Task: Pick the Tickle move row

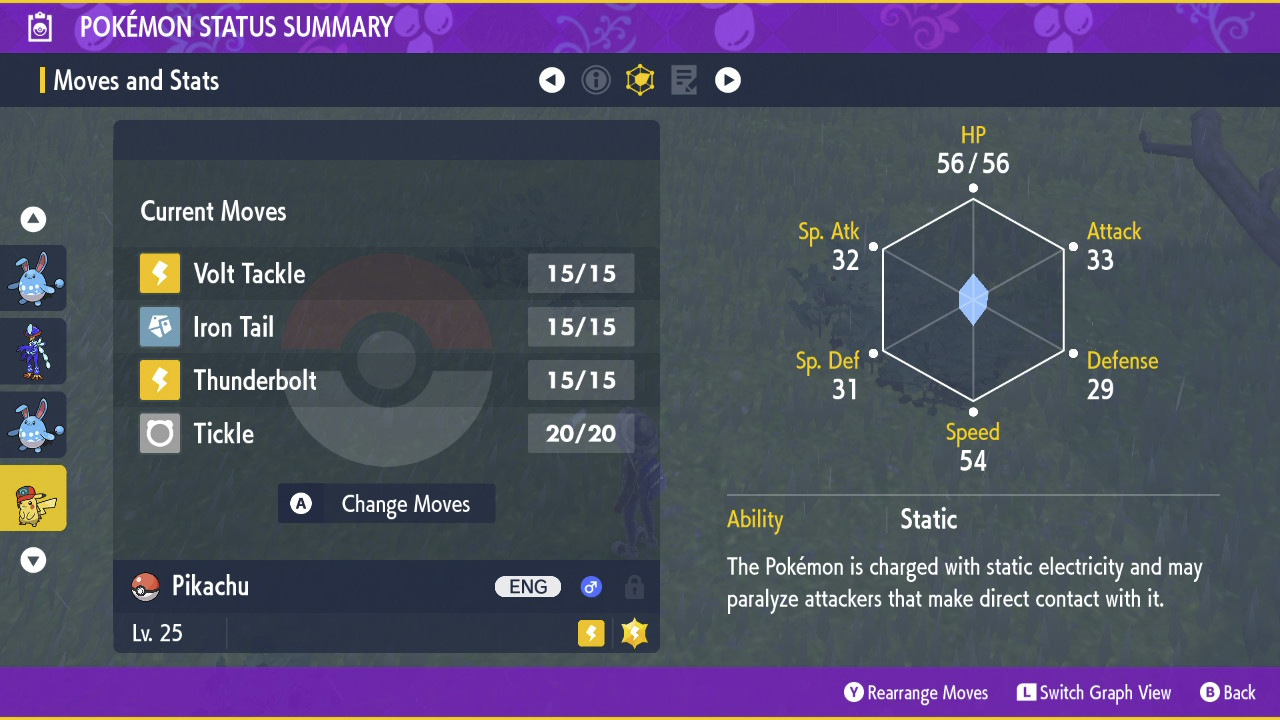Action: point(386,433)
